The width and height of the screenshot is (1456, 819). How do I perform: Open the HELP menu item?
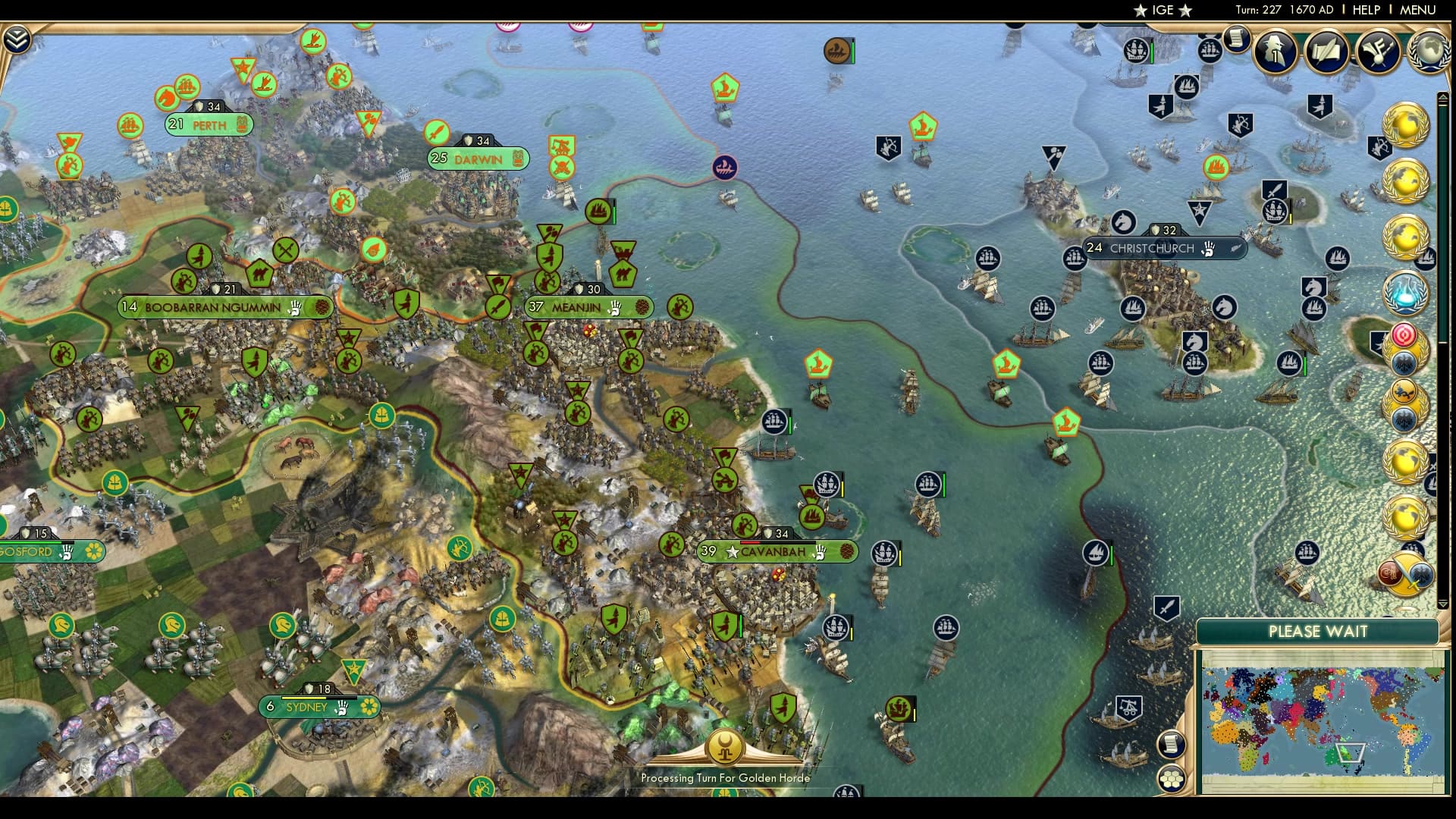1366,11
